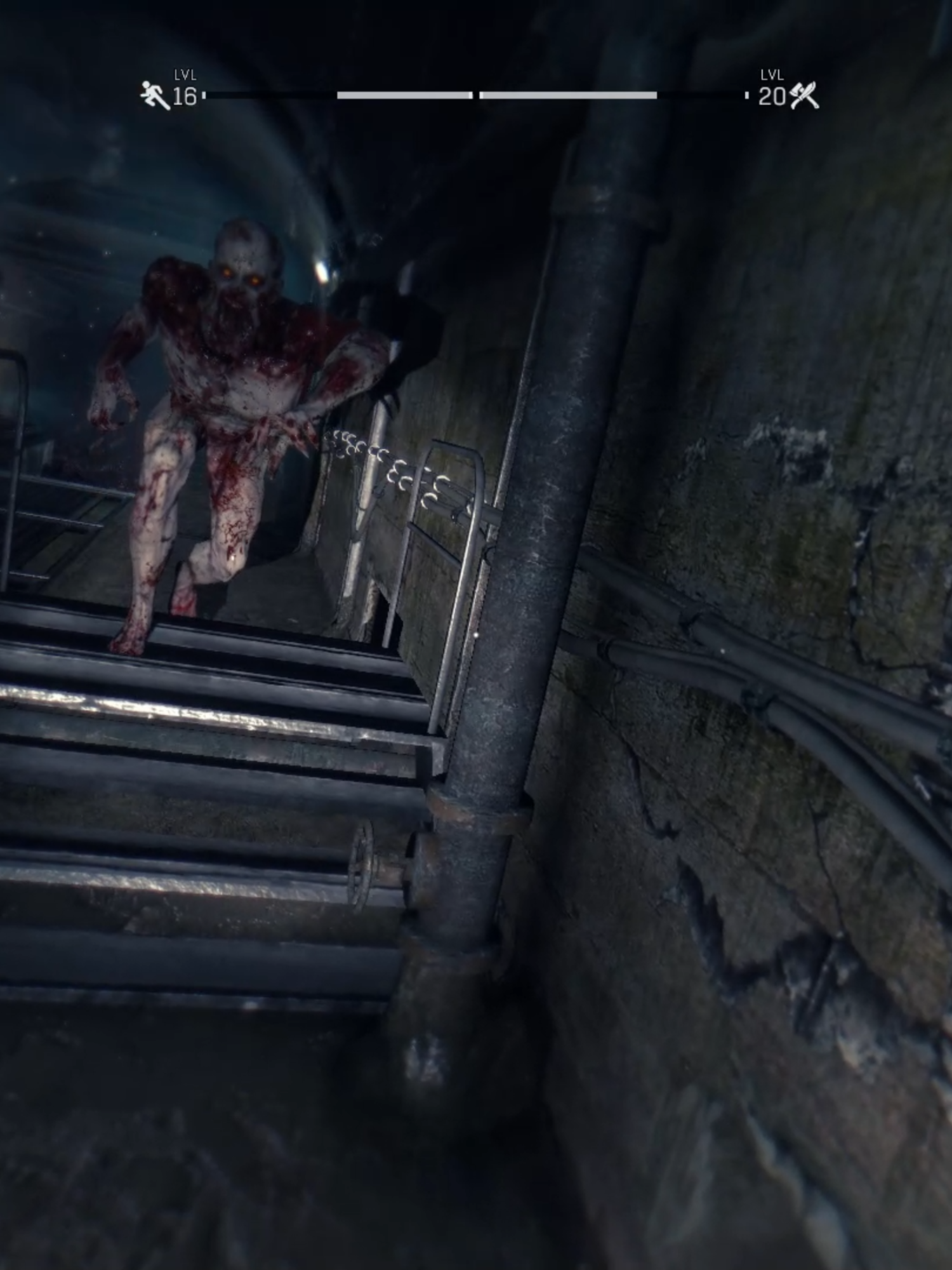
Task: Click the hanging chain near the railing
Action: tap(381, 457)
